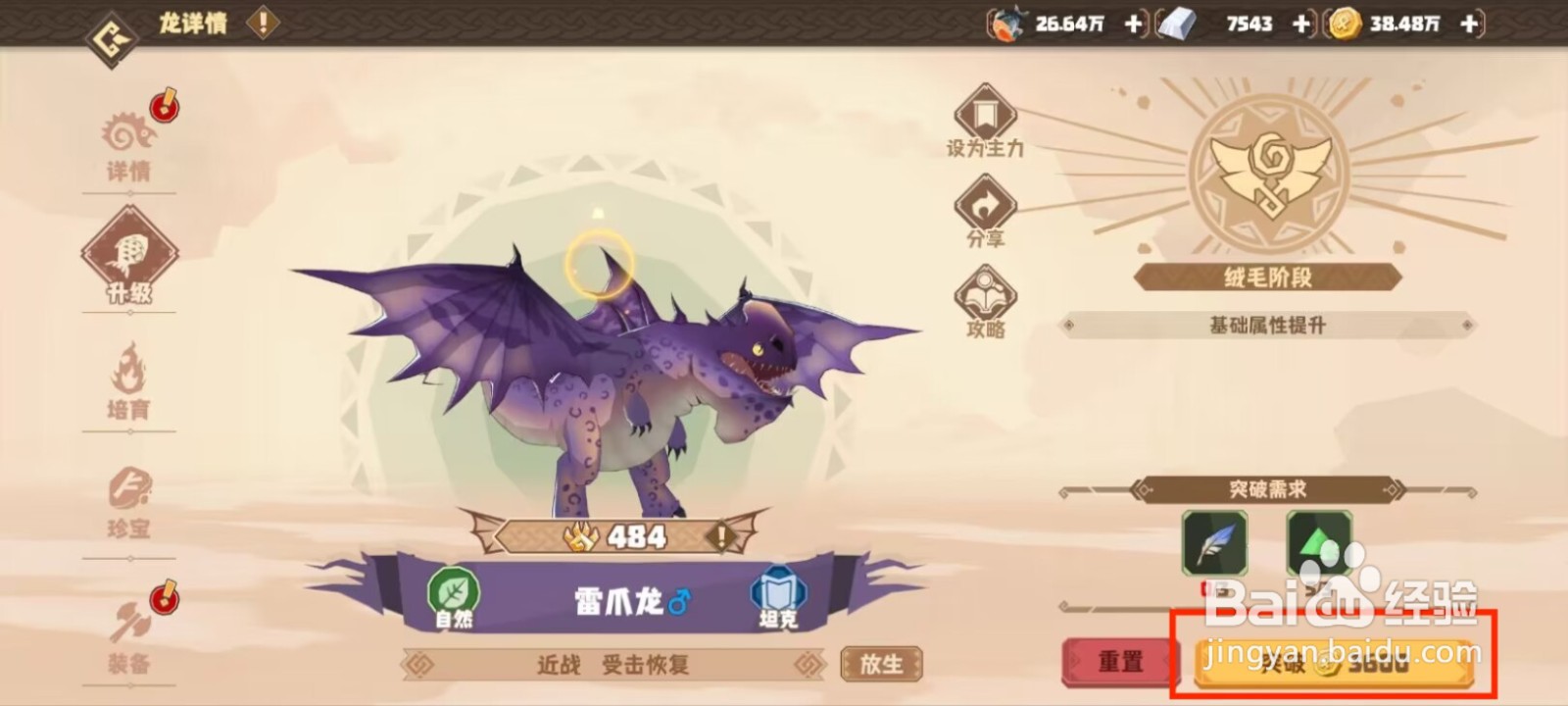Open the 攻略 strategy guide icon
The width and height of the screenshot is (1568, 706).
click(984, 296)
